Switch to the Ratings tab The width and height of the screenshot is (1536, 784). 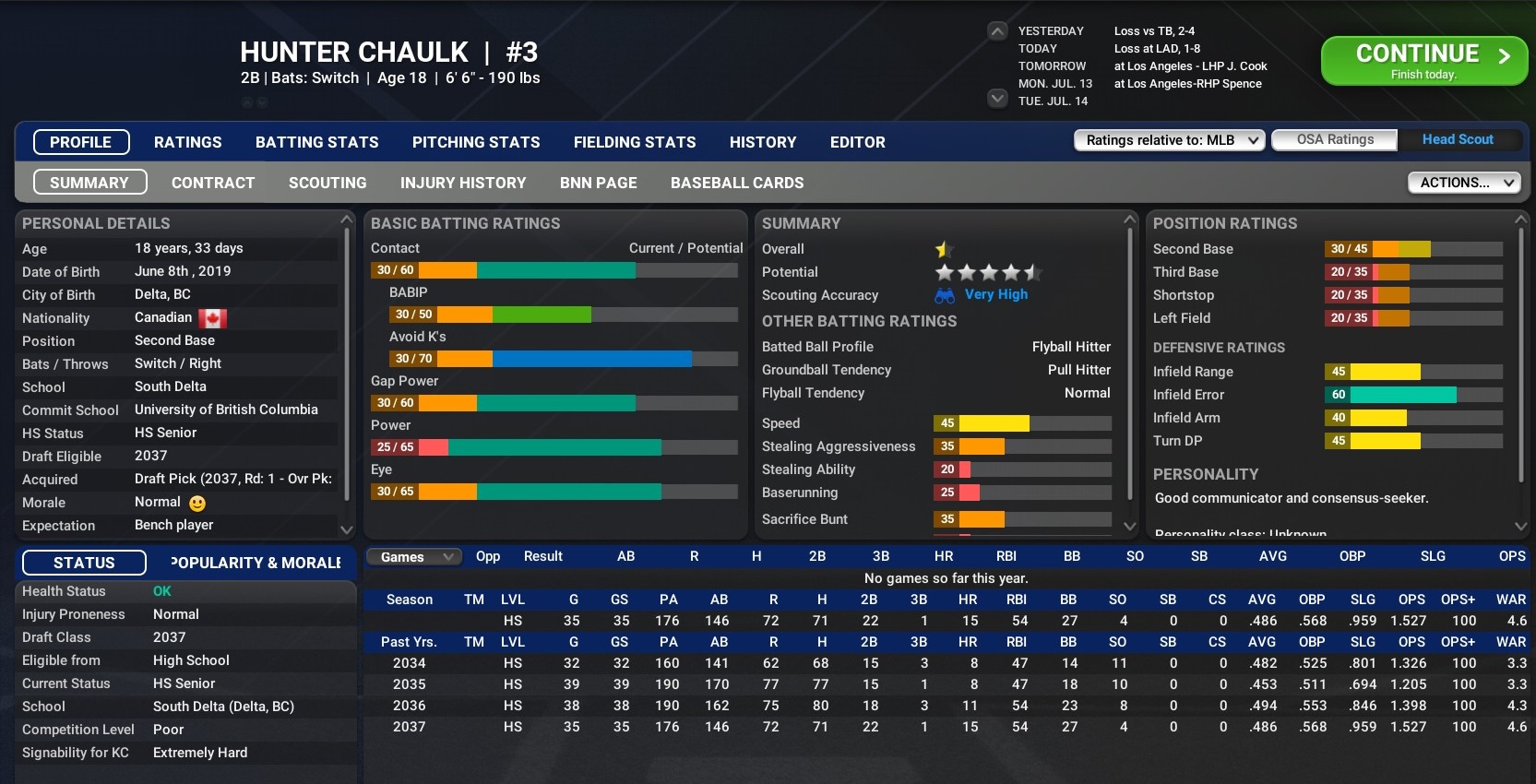coord(187,142)
